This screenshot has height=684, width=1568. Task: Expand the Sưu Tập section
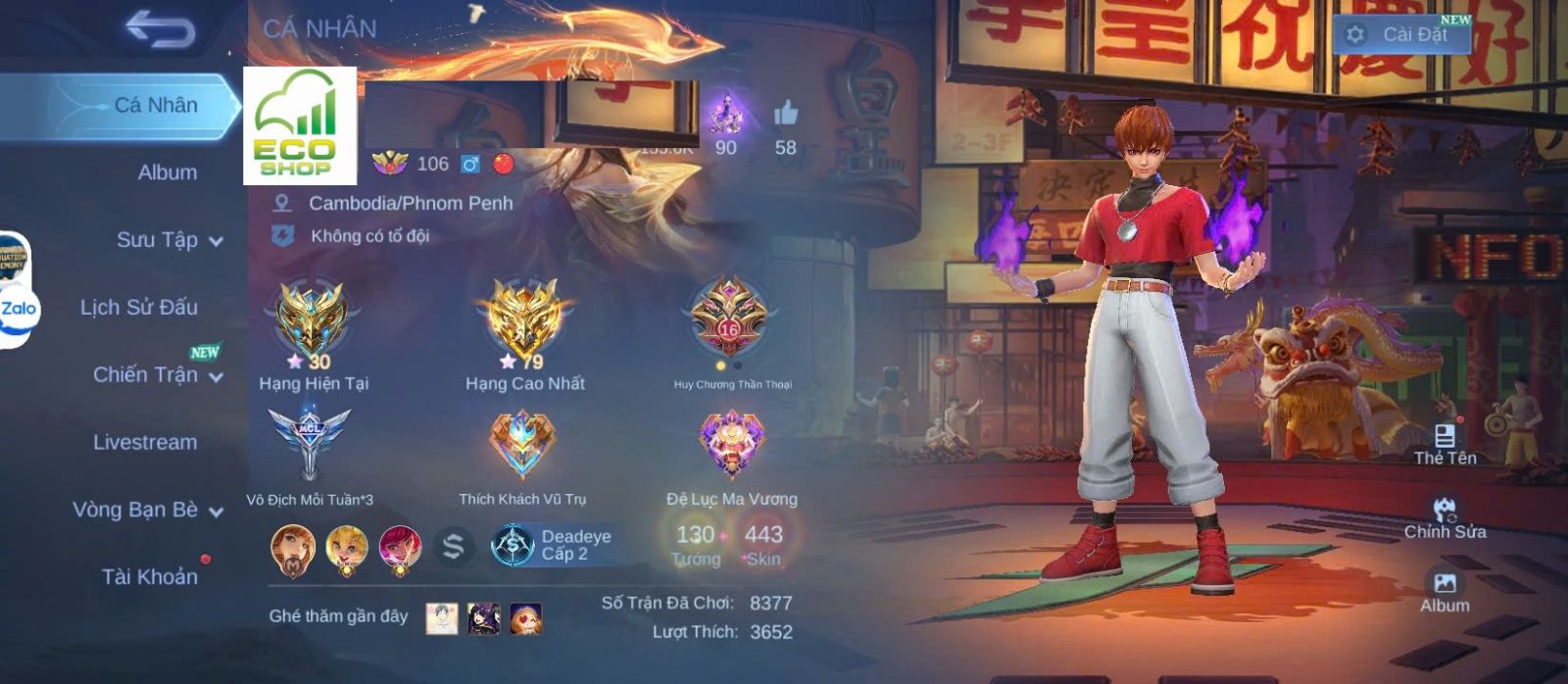click(169, 240)
